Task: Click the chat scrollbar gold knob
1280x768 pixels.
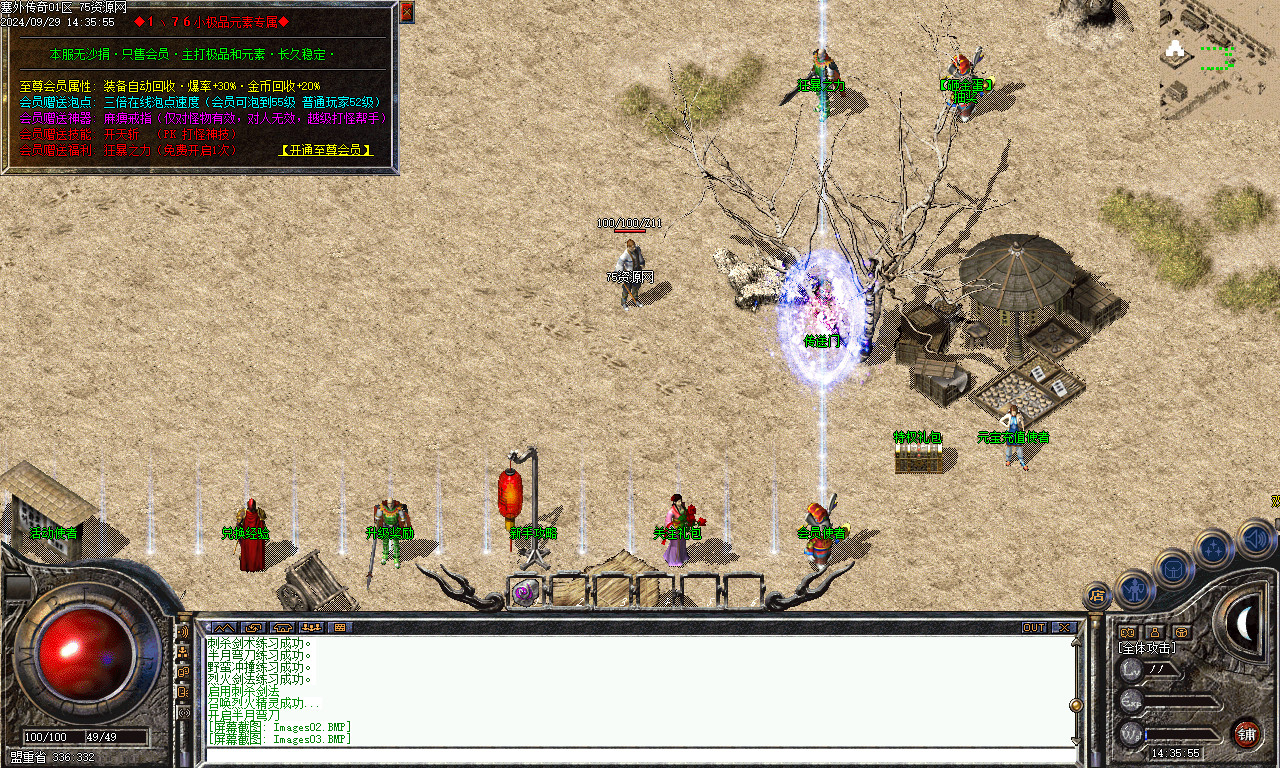Action: pos(1076,705)
